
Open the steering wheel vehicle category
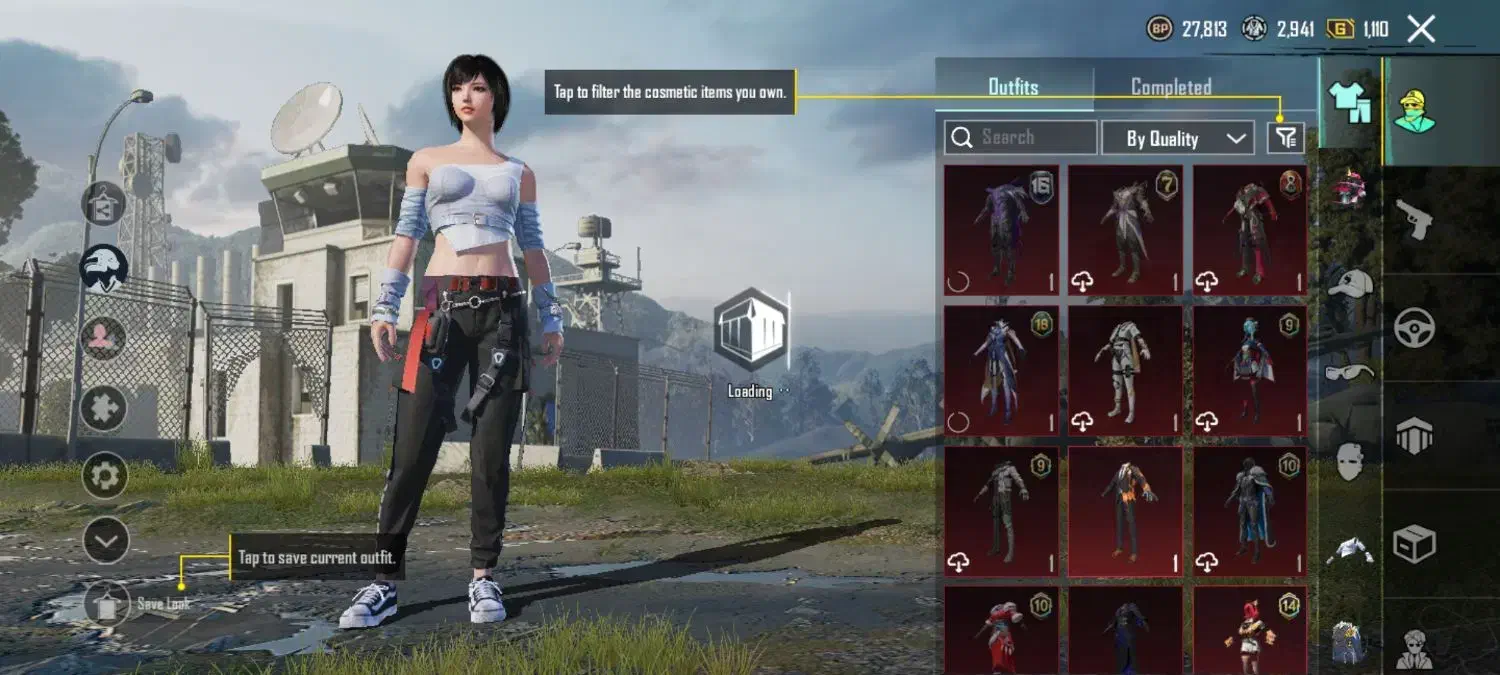tap(1415, 328)
